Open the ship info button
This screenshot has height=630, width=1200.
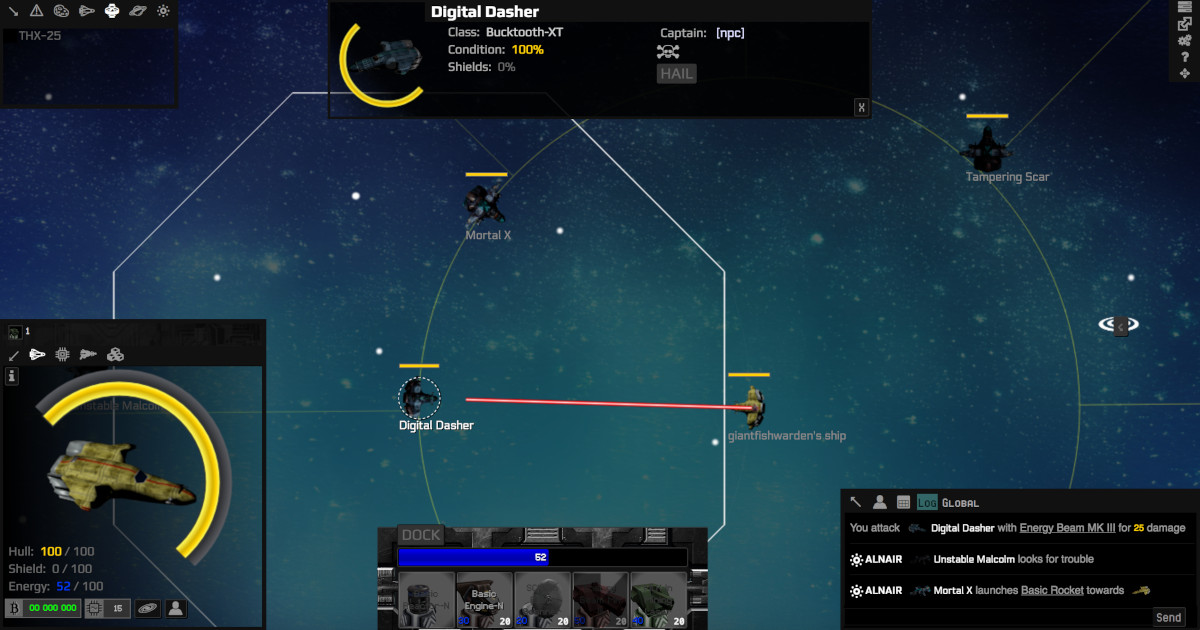click(x=12, y=376)
